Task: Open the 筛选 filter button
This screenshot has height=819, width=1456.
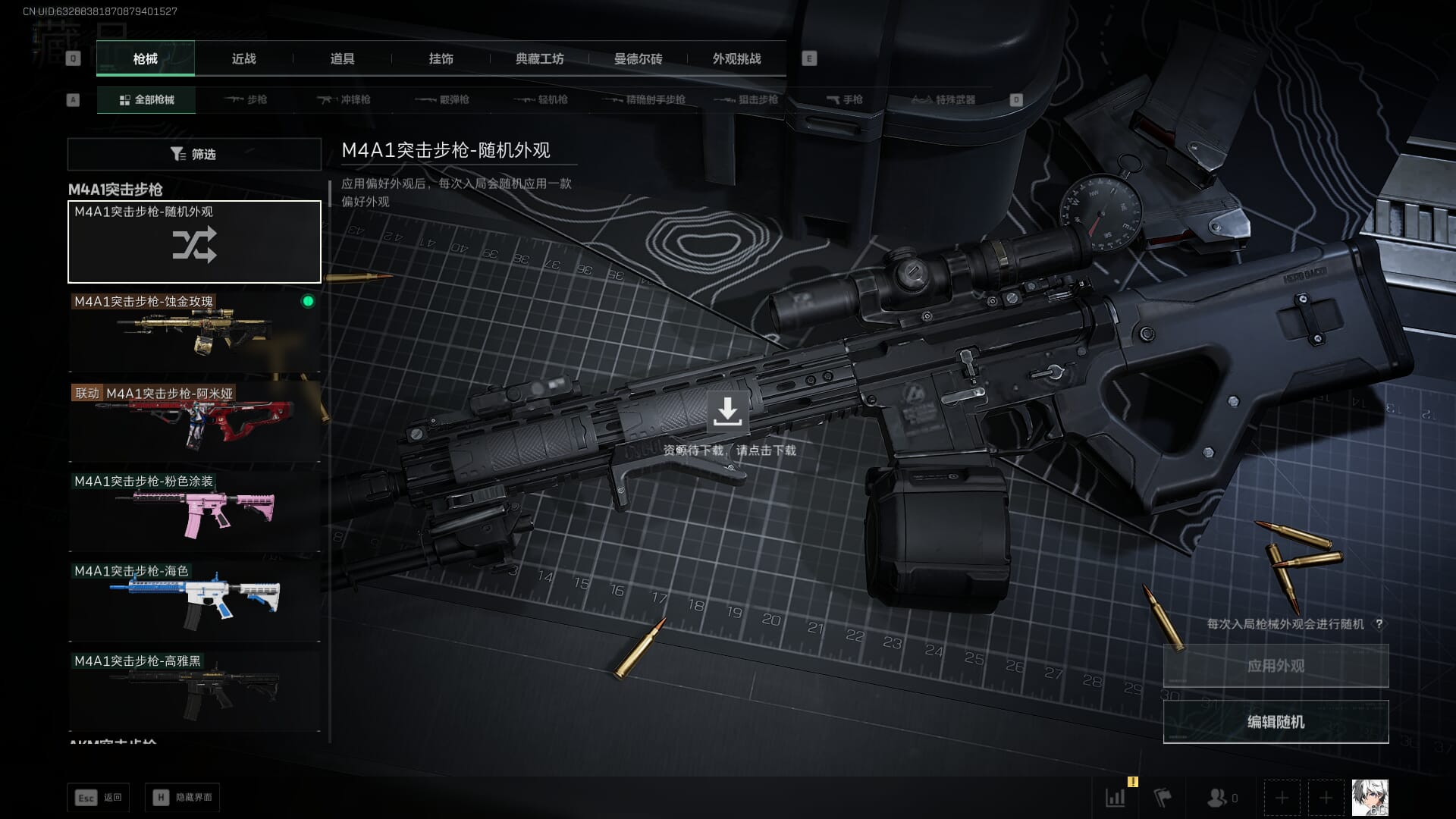Action: pos(194,154)
